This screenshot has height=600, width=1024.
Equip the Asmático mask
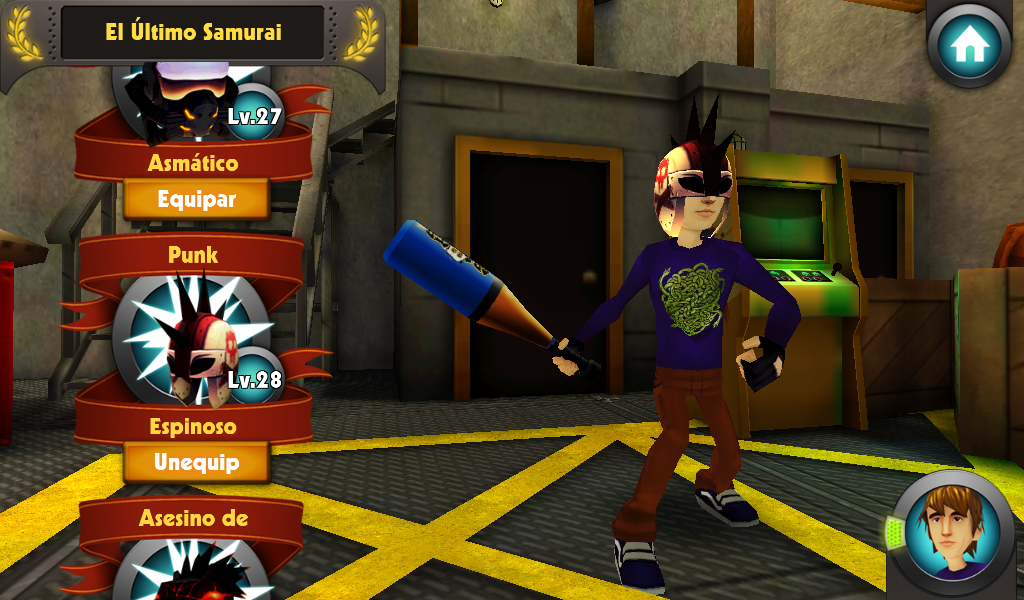(196, 199)
